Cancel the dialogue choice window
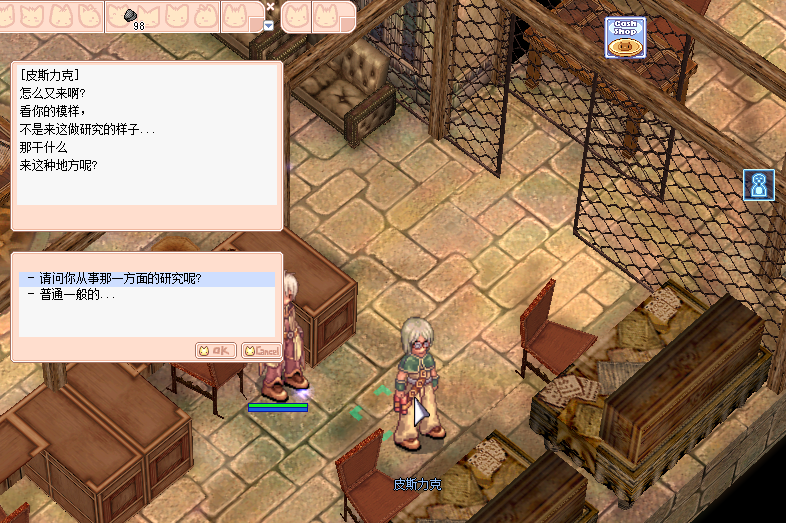Screen dimensions: 786x523 (261, 350)
